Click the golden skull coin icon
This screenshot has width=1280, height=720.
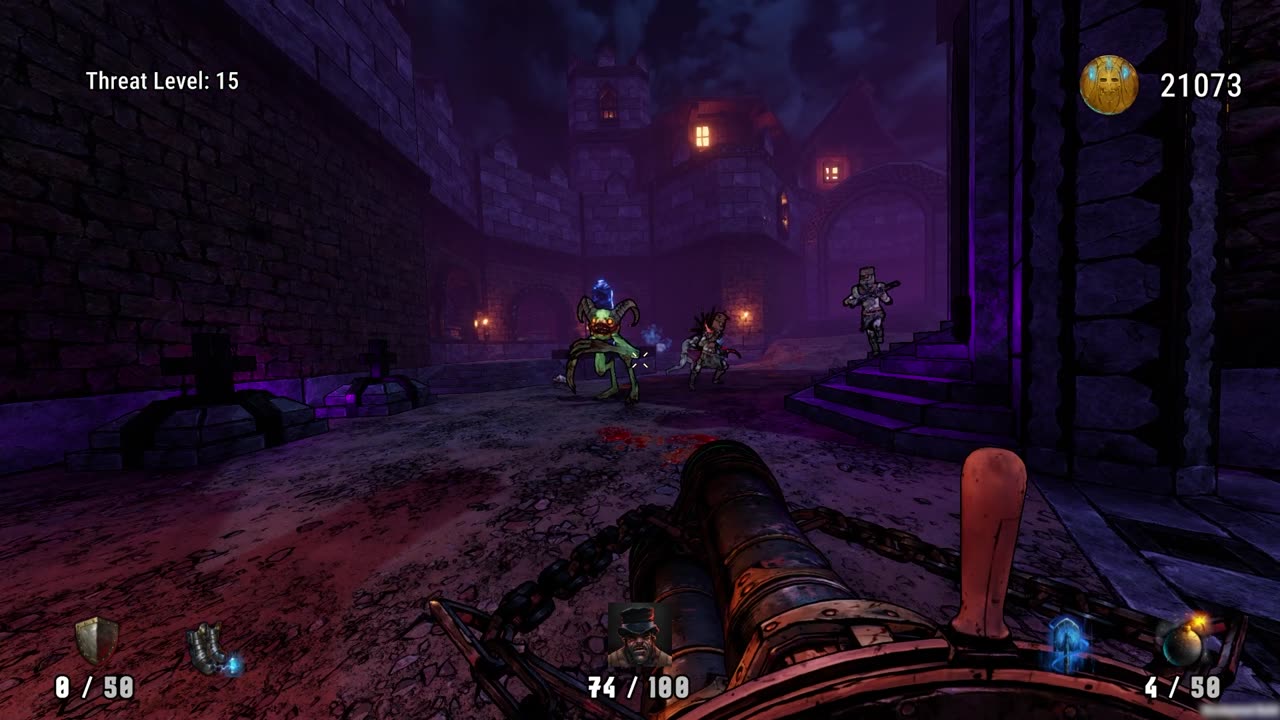[1109, 86]
